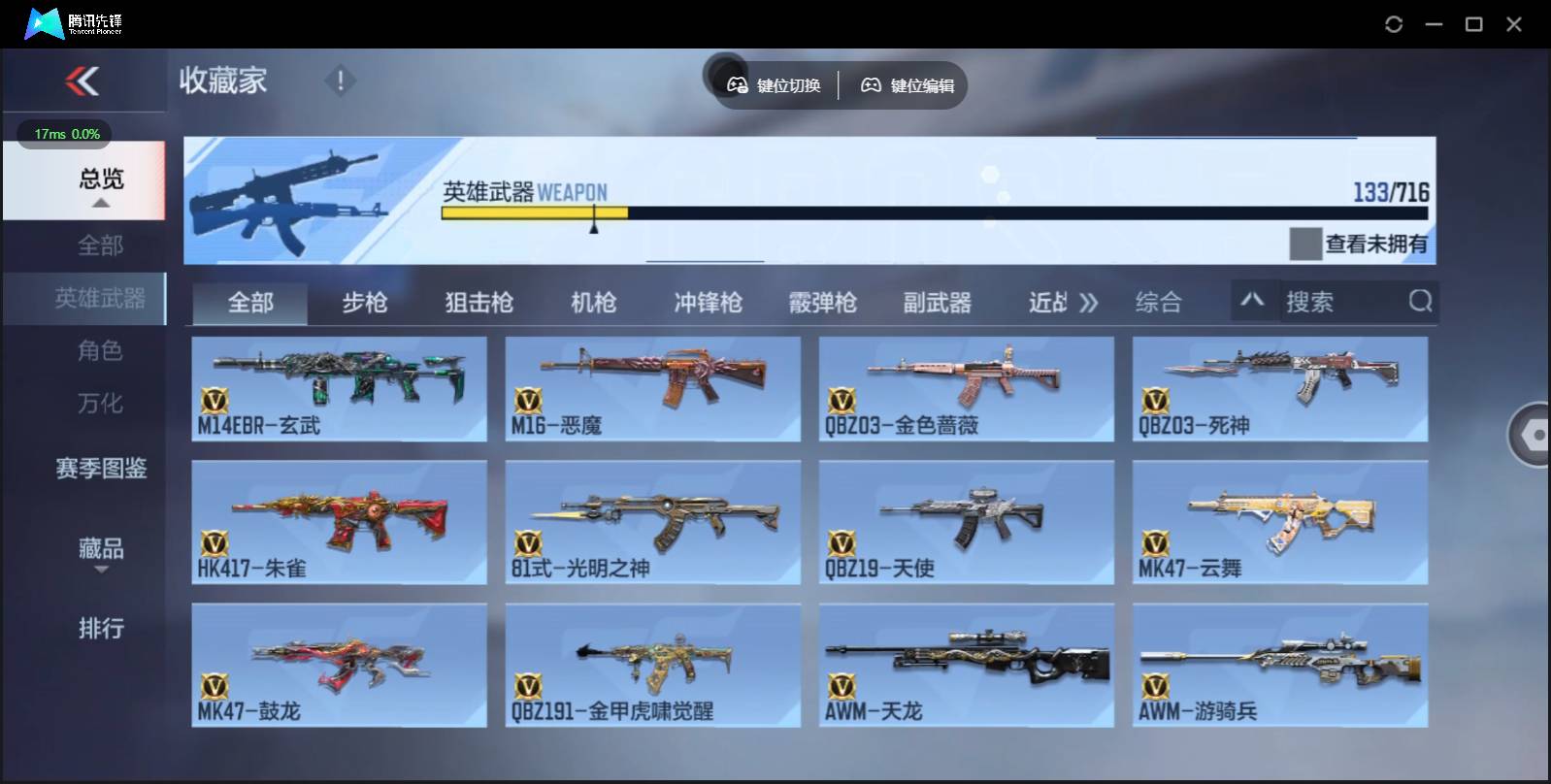Open the 排行 rankings page
The height and width of the screenshot is (784, 1551).
100,629
